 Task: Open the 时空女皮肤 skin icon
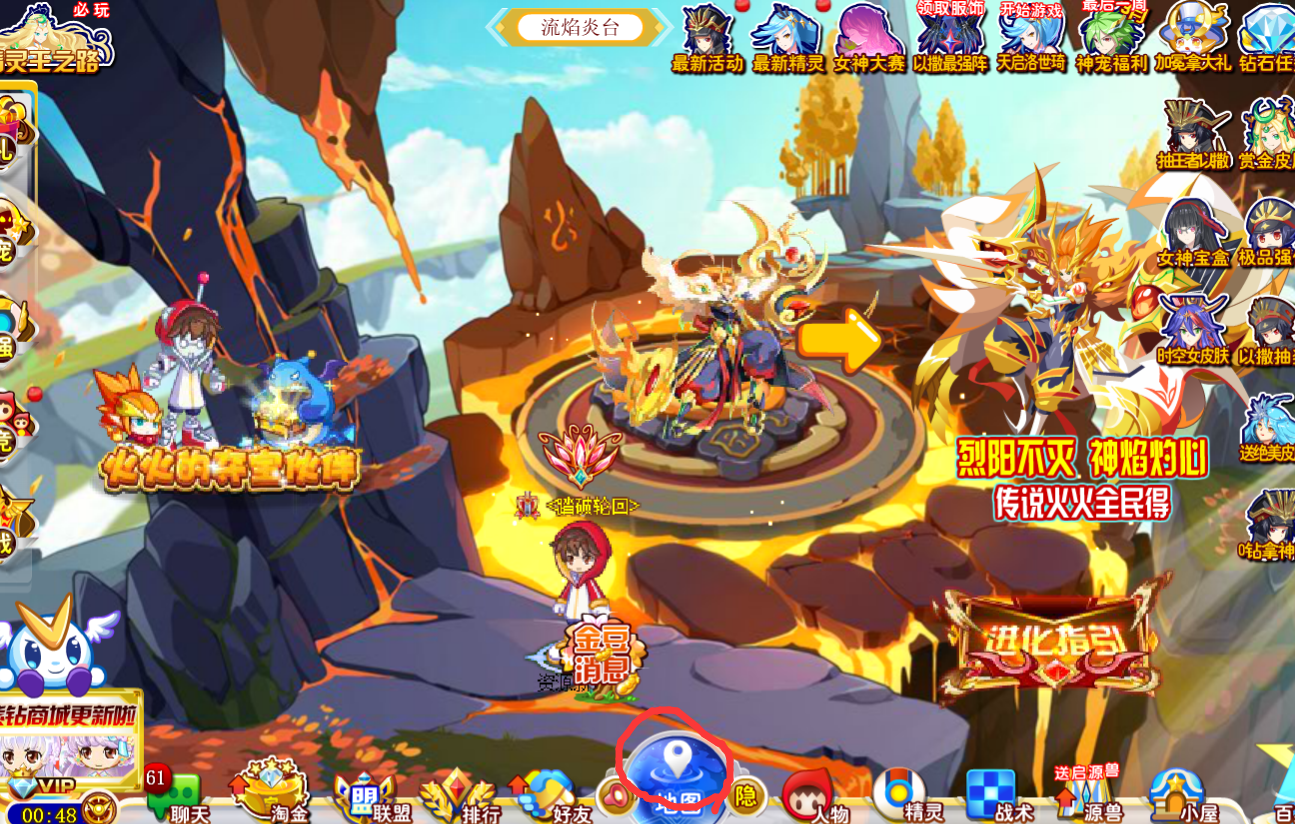[x=1194, y=330]
